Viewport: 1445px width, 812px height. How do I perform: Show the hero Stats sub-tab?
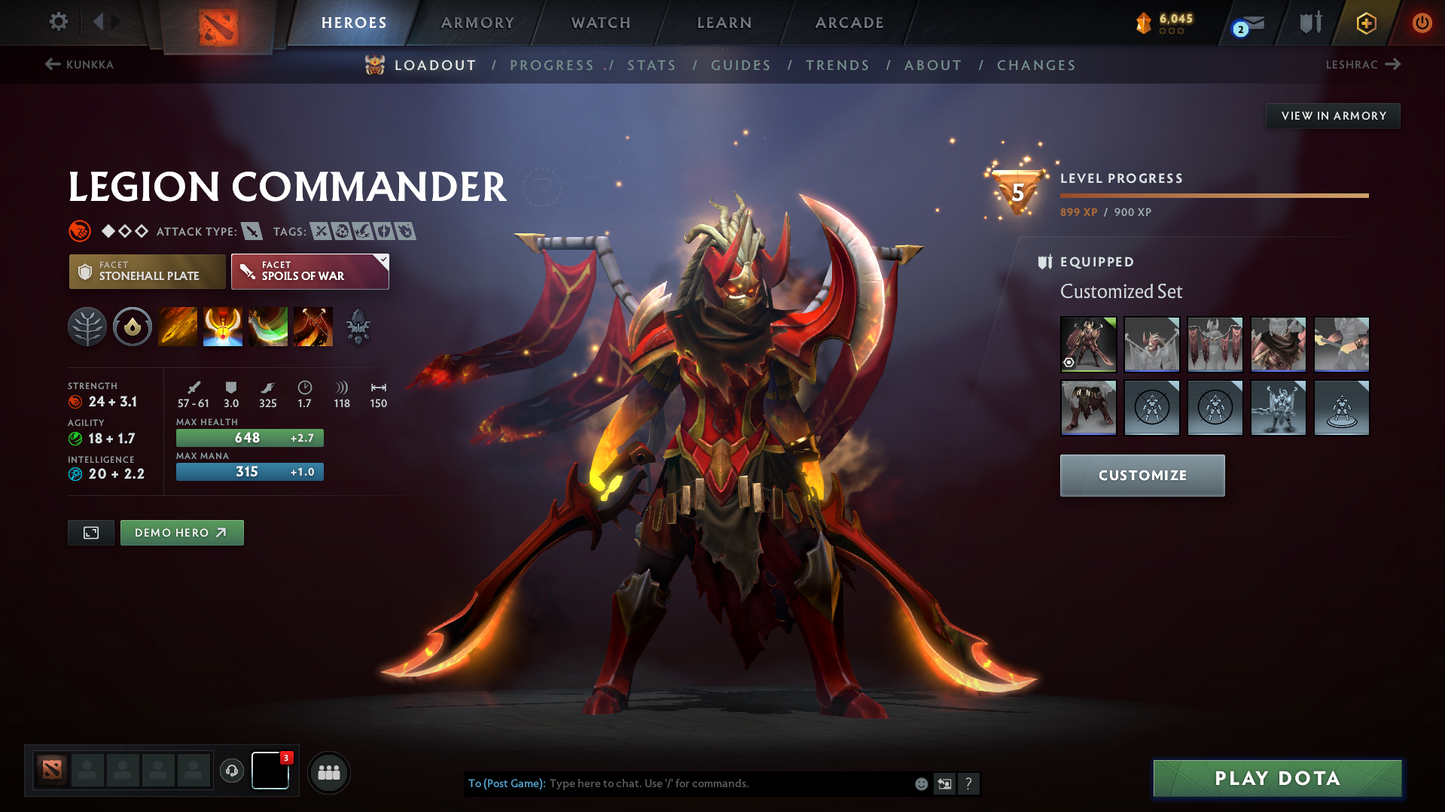point(652,65)
